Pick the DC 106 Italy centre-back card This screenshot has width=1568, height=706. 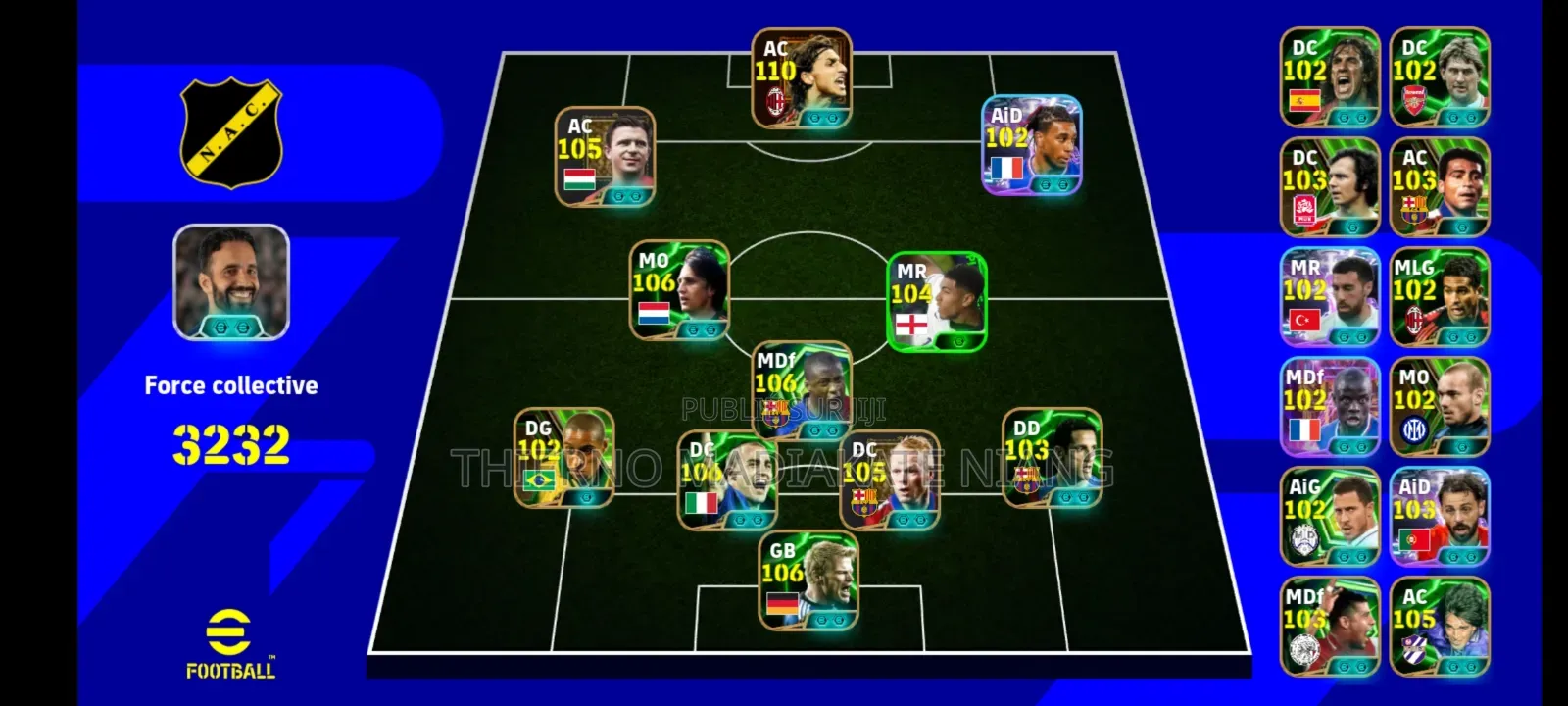click(x=727, y=480)
